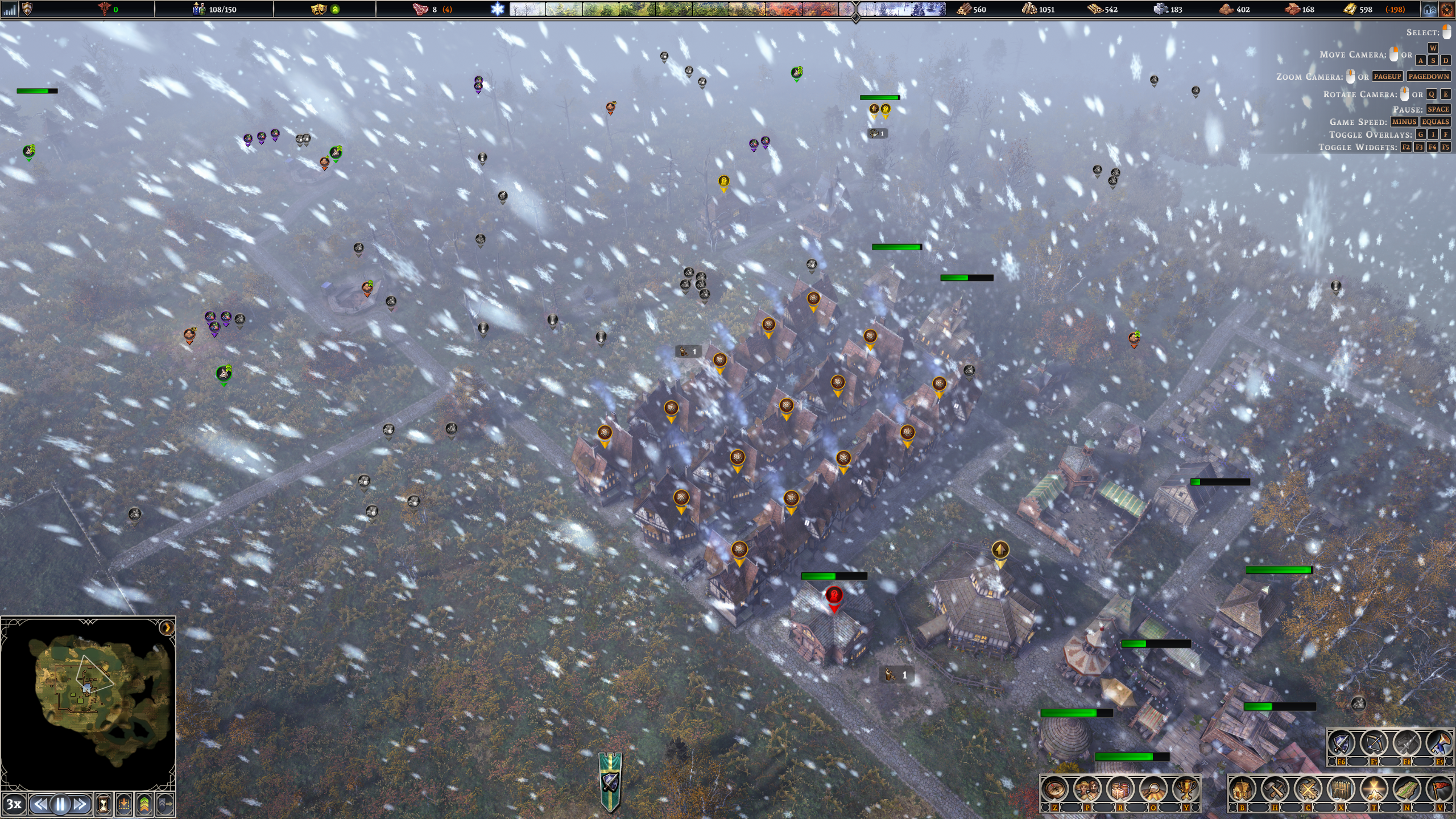Click the green upgrade chevrons button

(144, 804)
